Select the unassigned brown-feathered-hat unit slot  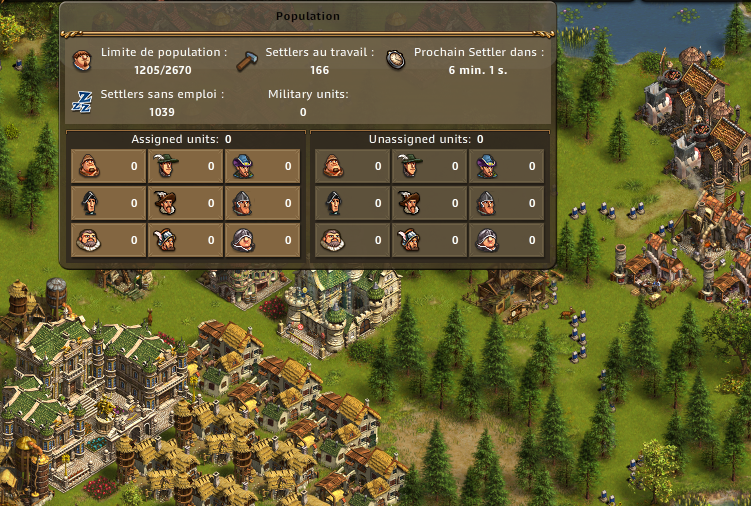428,203
